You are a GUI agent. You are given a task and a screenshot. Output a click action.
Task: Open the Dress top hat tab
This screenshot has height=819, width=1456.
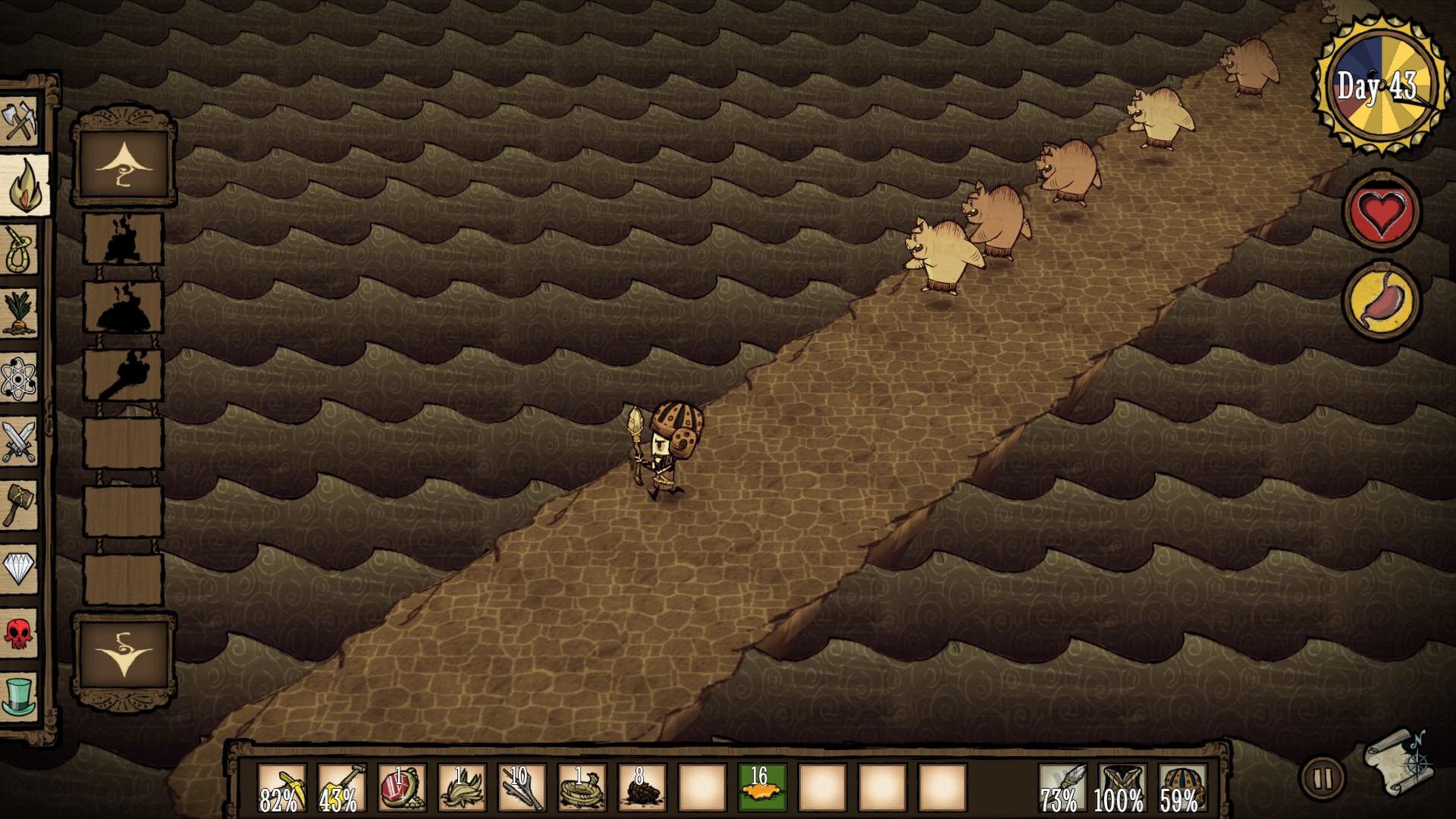click(19, 696)
